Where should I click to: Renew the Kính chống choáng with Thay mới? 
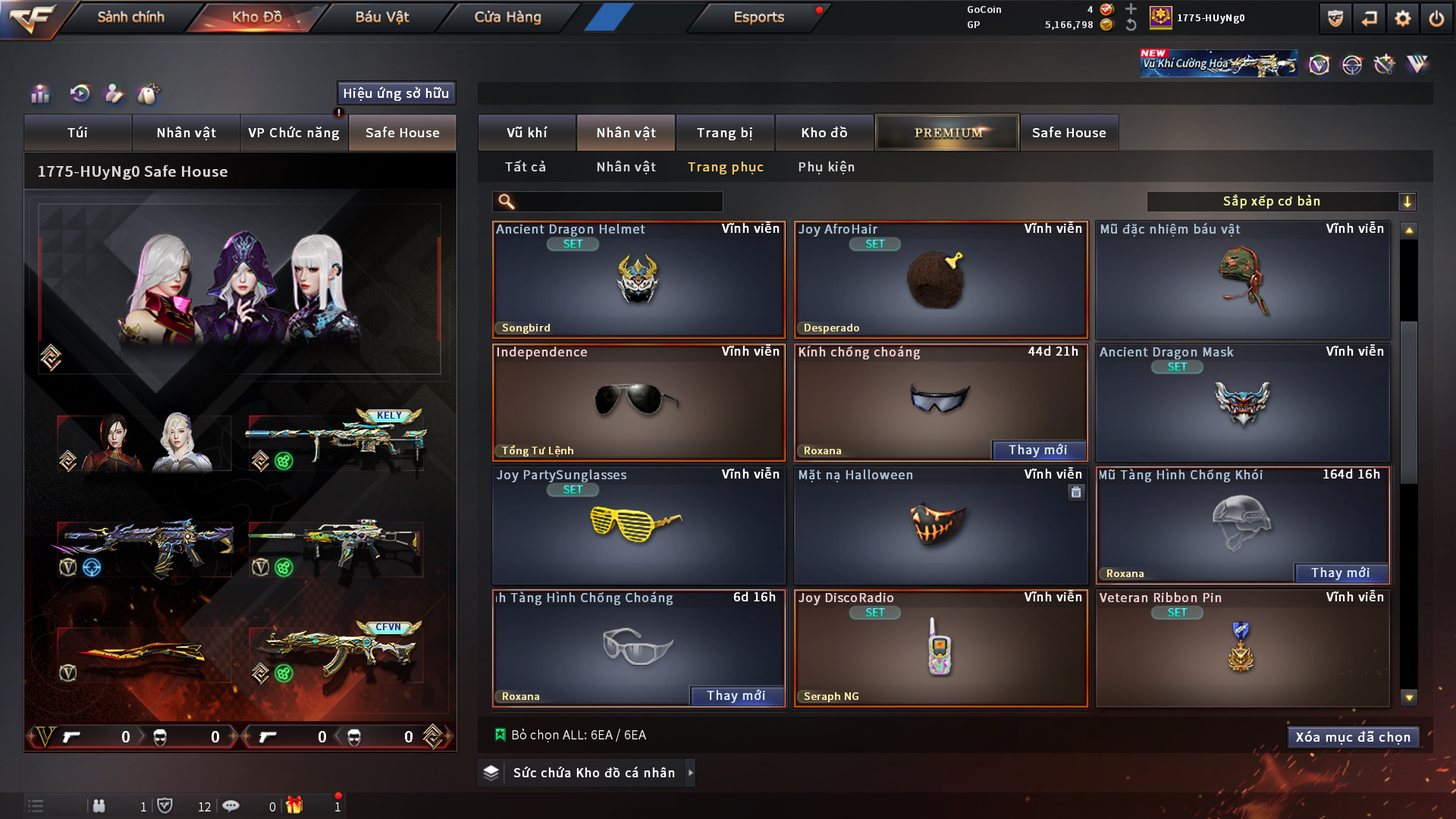[x=1037, y=450]
